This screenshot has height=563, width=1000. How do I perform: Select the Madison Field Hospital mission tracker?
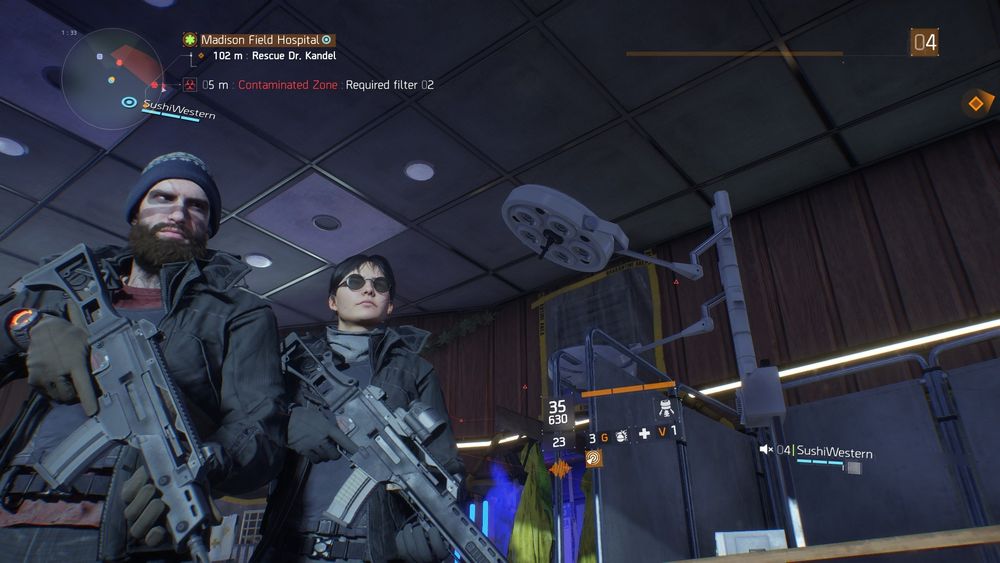(x=257, y=40)
